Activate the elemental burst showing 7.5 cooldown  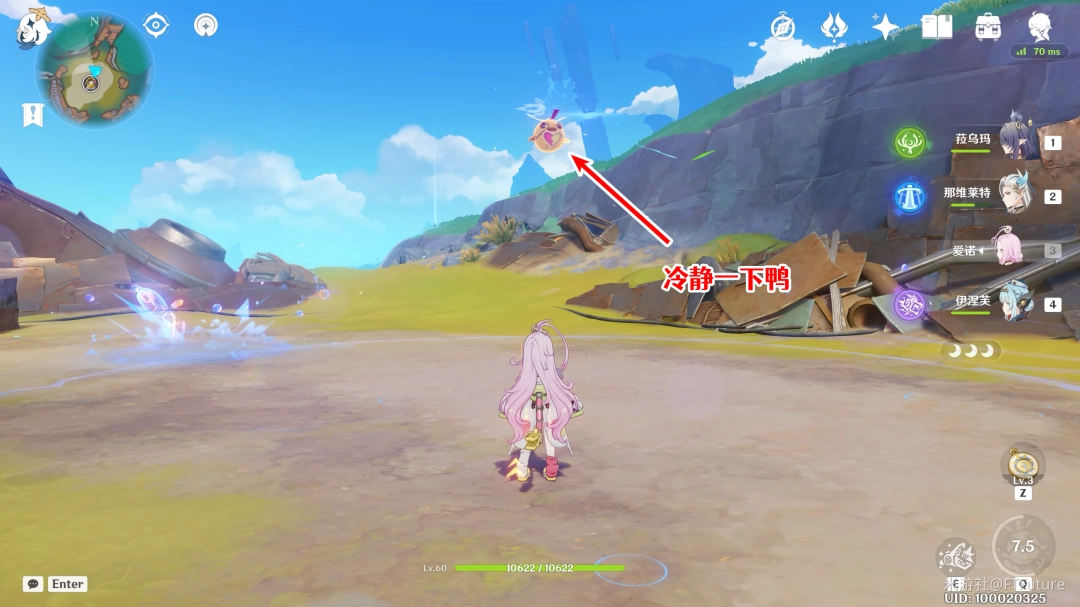click(1023, 546)
